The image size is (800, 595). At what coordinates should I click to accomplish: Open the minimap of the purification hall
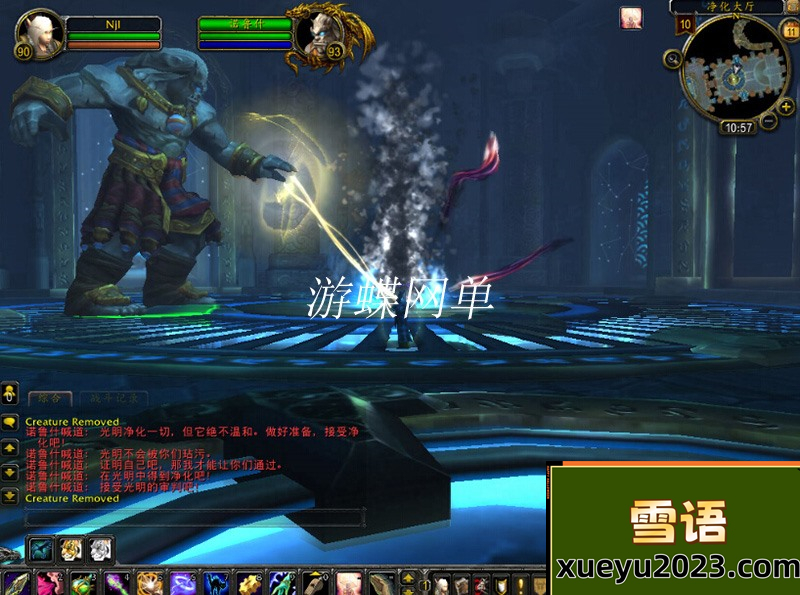pyautogui.click(x=734, y=69)
